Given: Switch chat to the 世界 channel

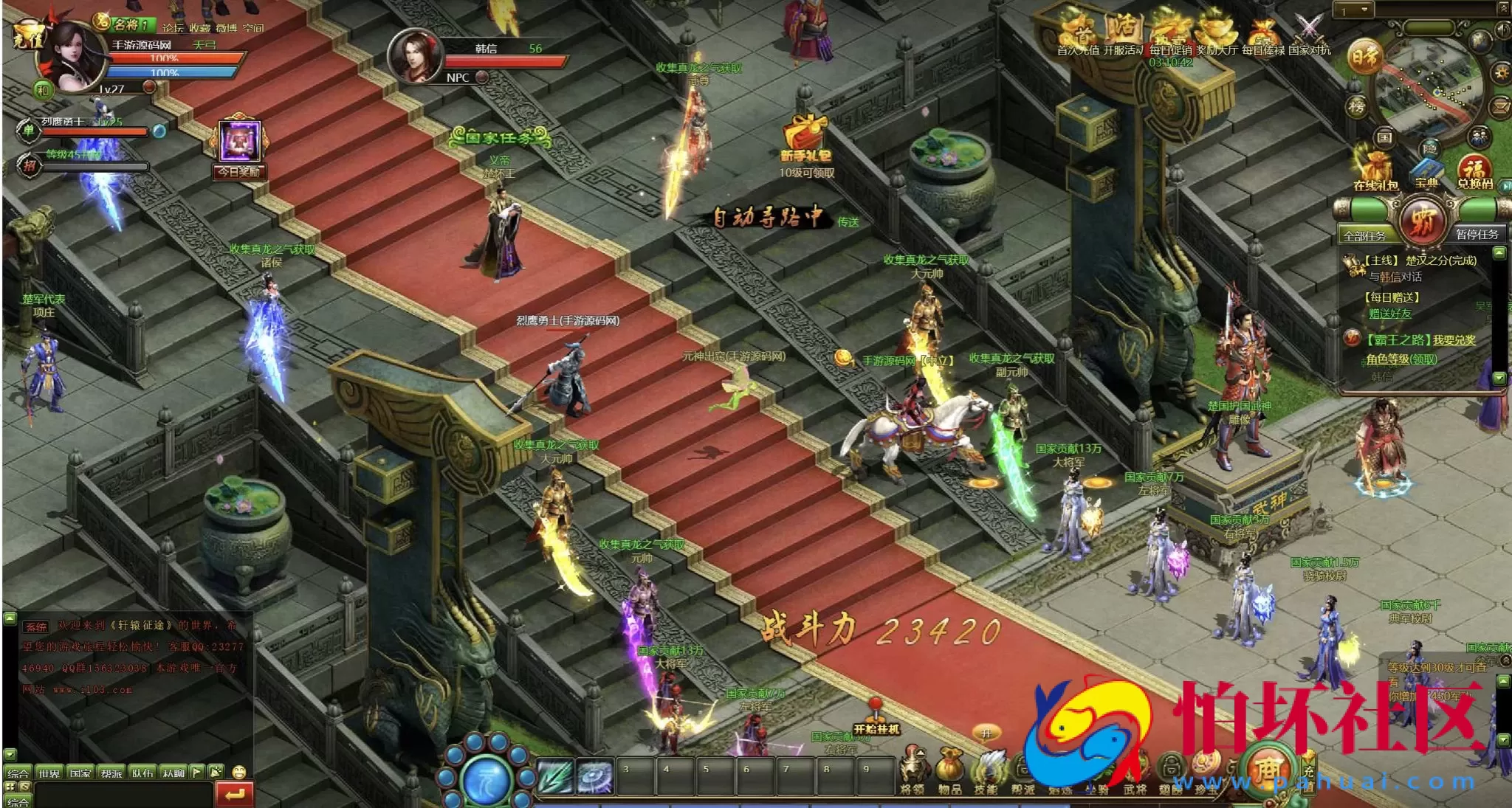Looking at the screenshot, I should tap(49, 773).
